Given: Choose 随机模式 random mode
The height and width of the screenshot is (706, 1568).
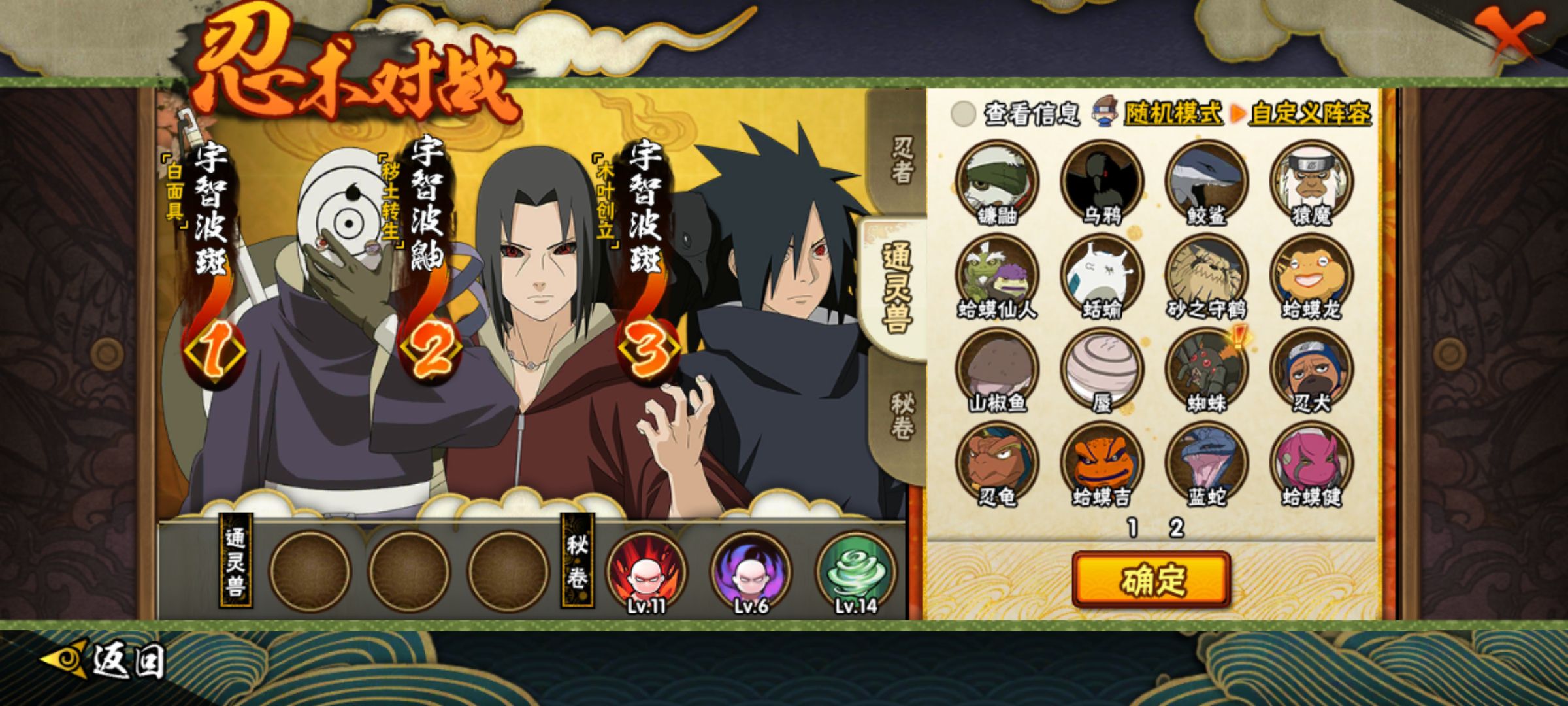Looking at the screenshot, I should 1172,114.
